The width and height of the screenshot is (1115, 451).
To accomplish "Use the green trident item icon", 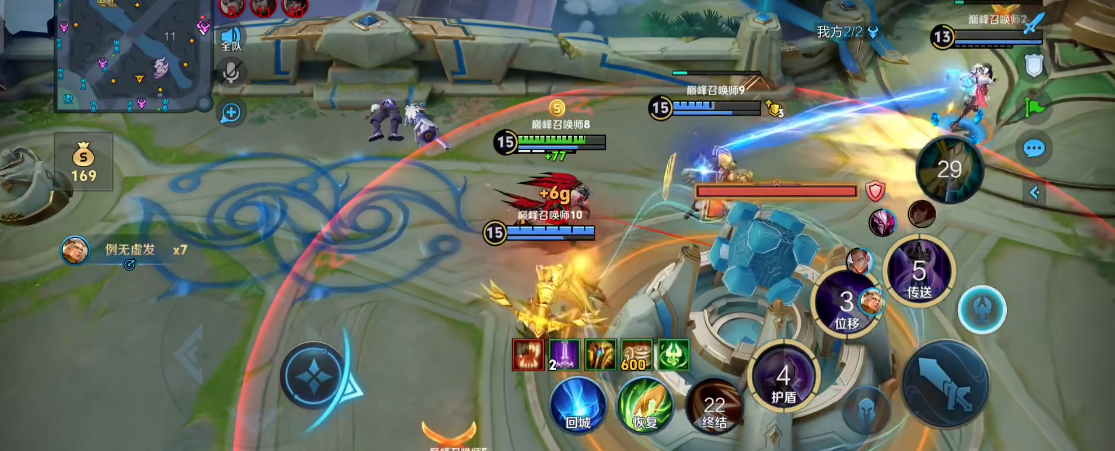I will pyautogui.click(x=672, y=355).
